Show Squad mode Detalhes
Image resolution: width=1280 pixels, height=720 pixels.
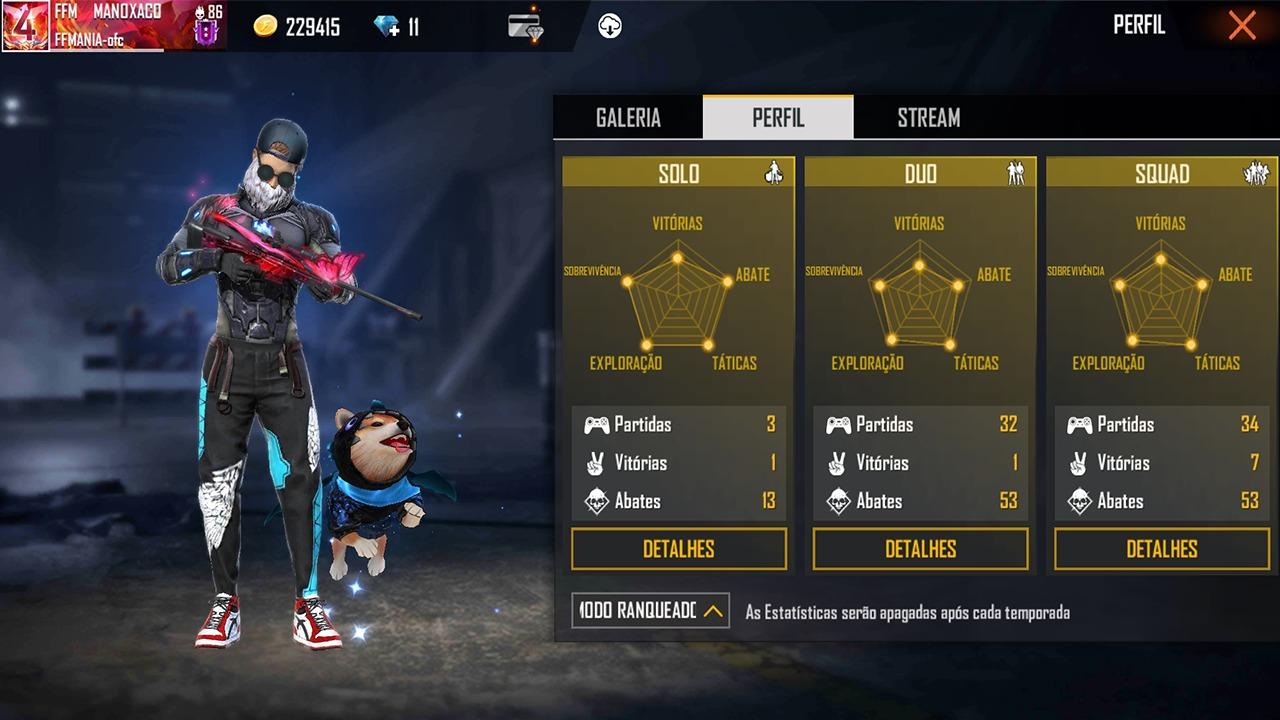[1162, 549]
